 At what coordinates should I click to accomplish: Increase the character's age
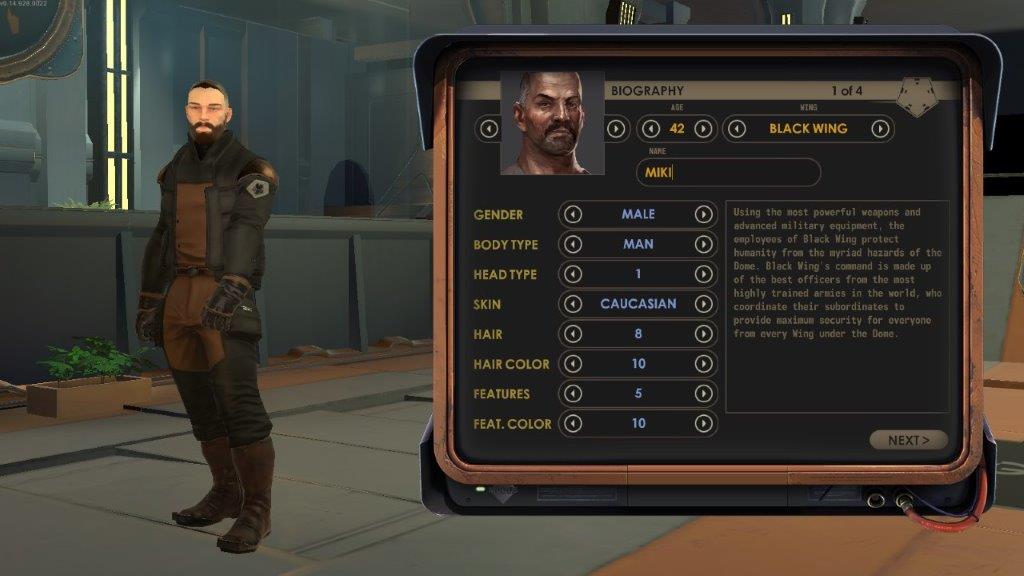tap(703, 128)
